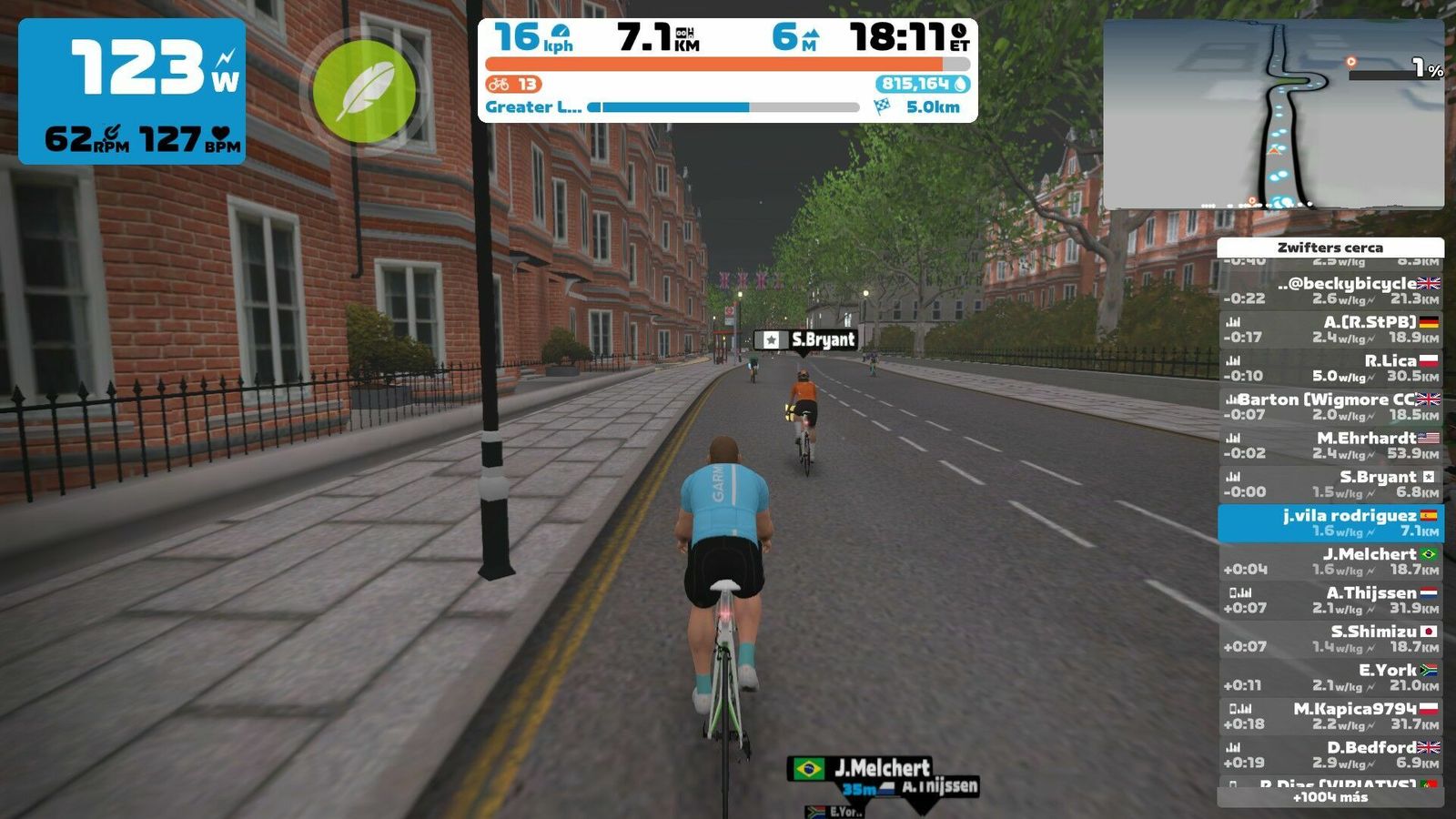Select M.Kapica9794 rider row
The image size is (1456, 819).
tap(1330, 715)
